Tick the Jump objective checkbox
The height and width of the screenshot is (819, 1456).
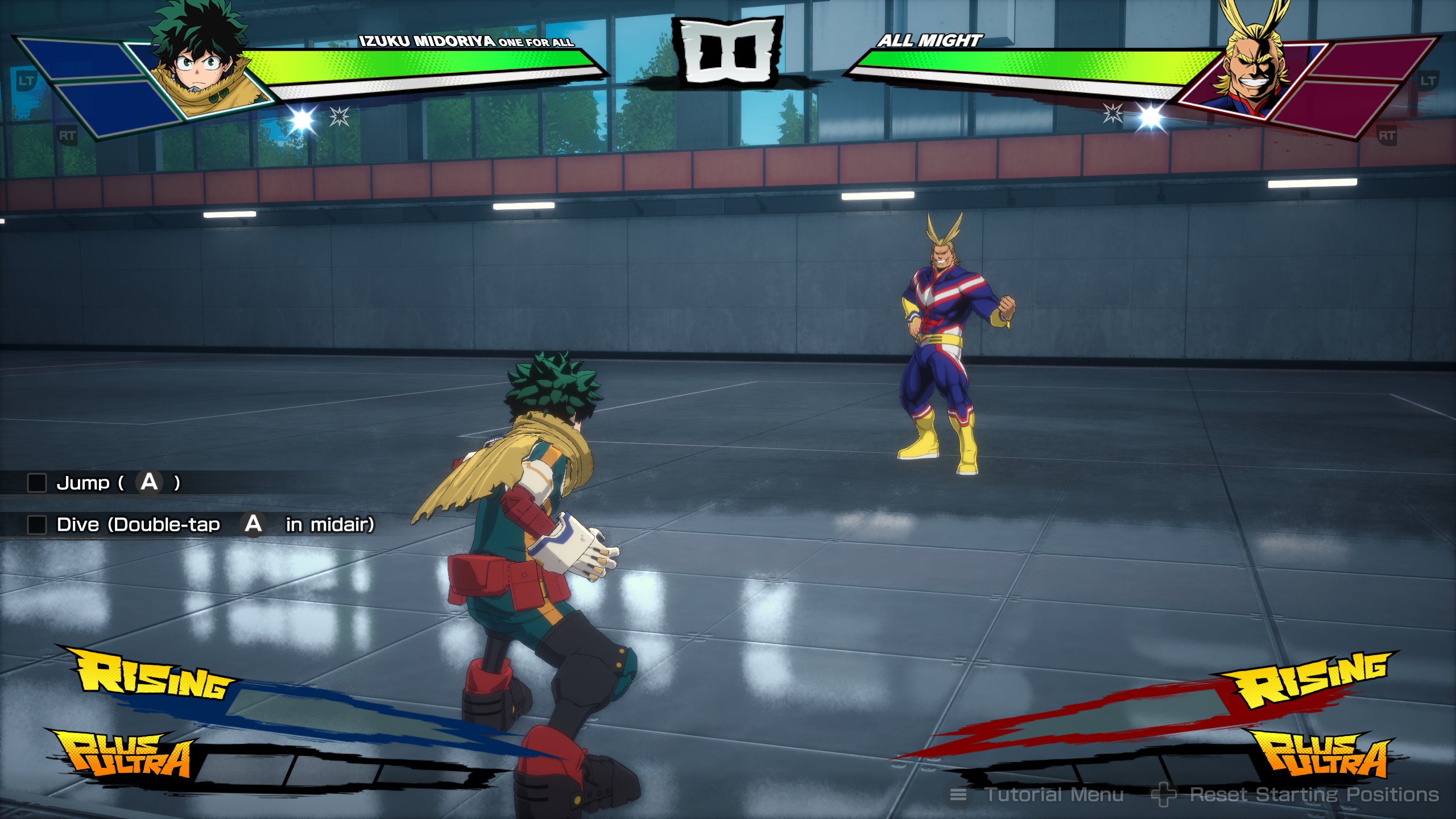click(37, 483)
